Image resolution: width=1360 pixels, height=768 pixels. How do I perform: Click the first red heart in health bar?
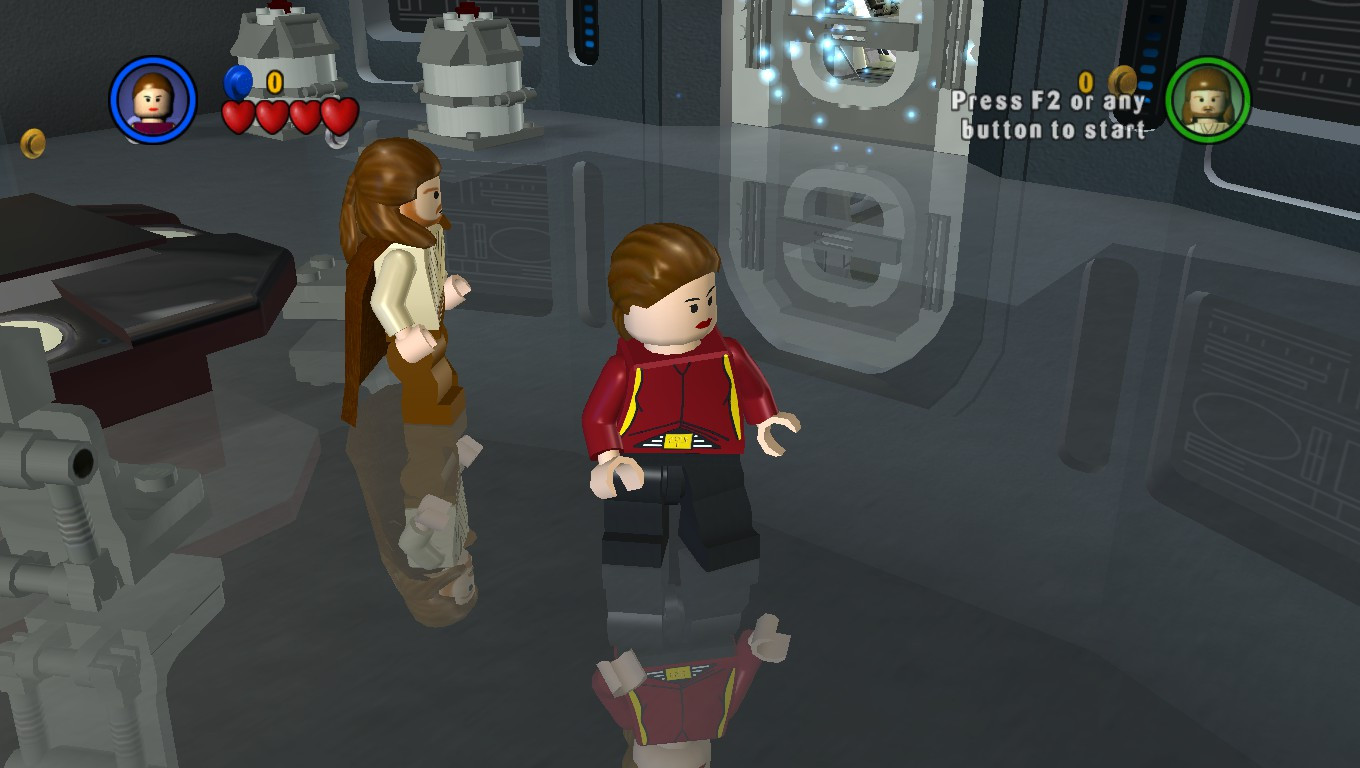pyautogui.click(x=240, y=115)
